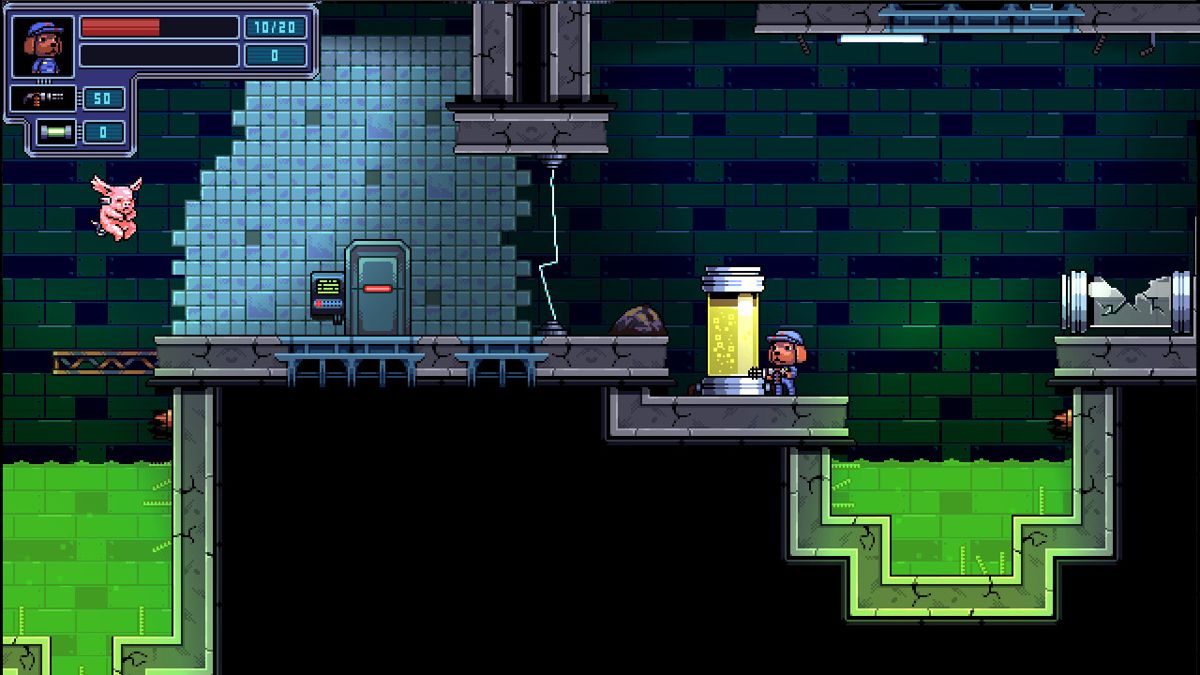
Task: Click the dog character portrait
Action: (42, 47)
